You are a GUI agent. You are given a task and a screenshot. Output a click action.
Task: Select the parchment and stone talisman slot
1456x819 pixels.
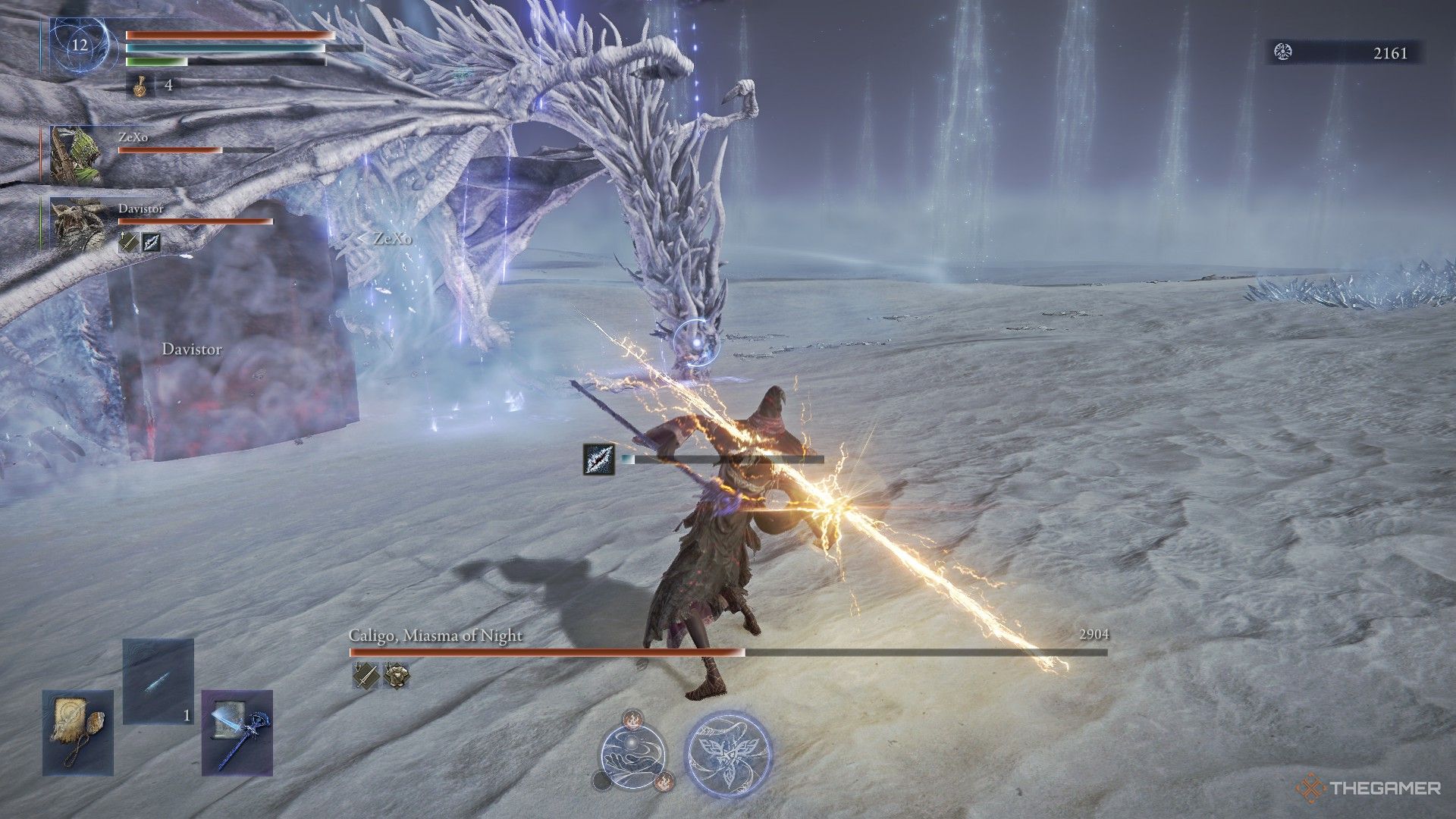pos(77,732)
